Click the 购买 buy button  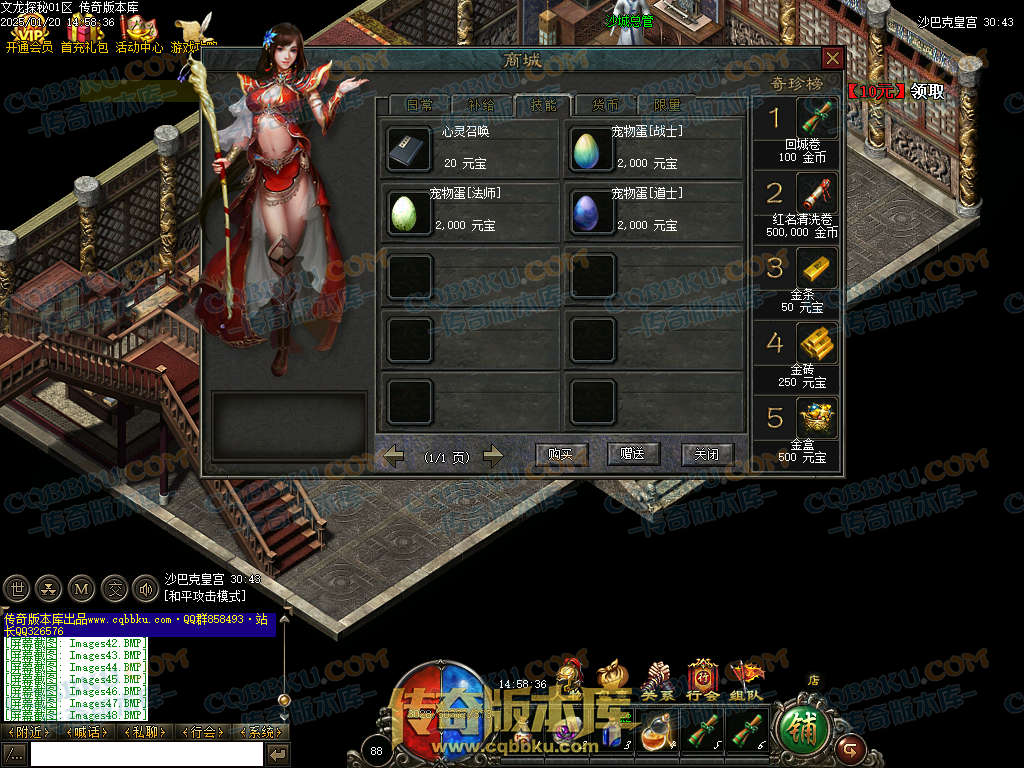pyautogui.click(x=560, y=454)
